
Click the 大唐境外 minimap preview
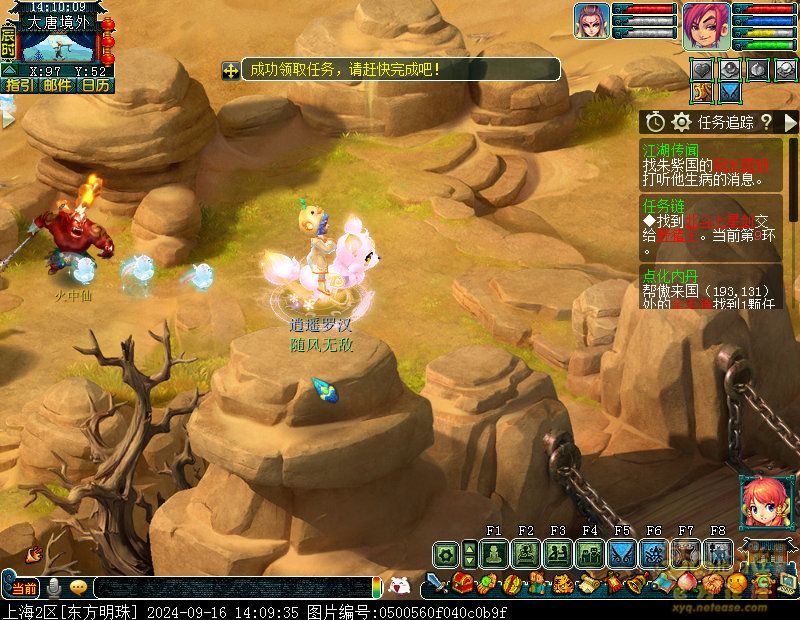click(56, 46)
